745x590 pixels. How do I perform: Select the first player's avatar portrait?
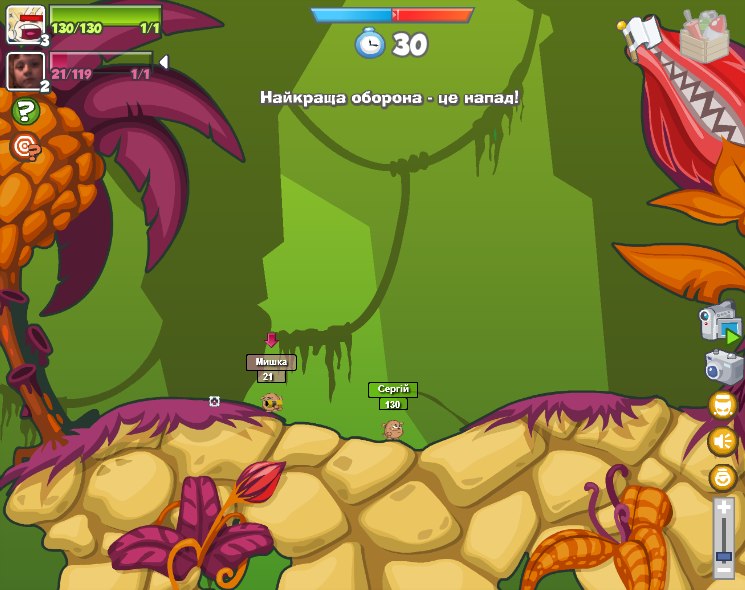(x=25, y=23)
